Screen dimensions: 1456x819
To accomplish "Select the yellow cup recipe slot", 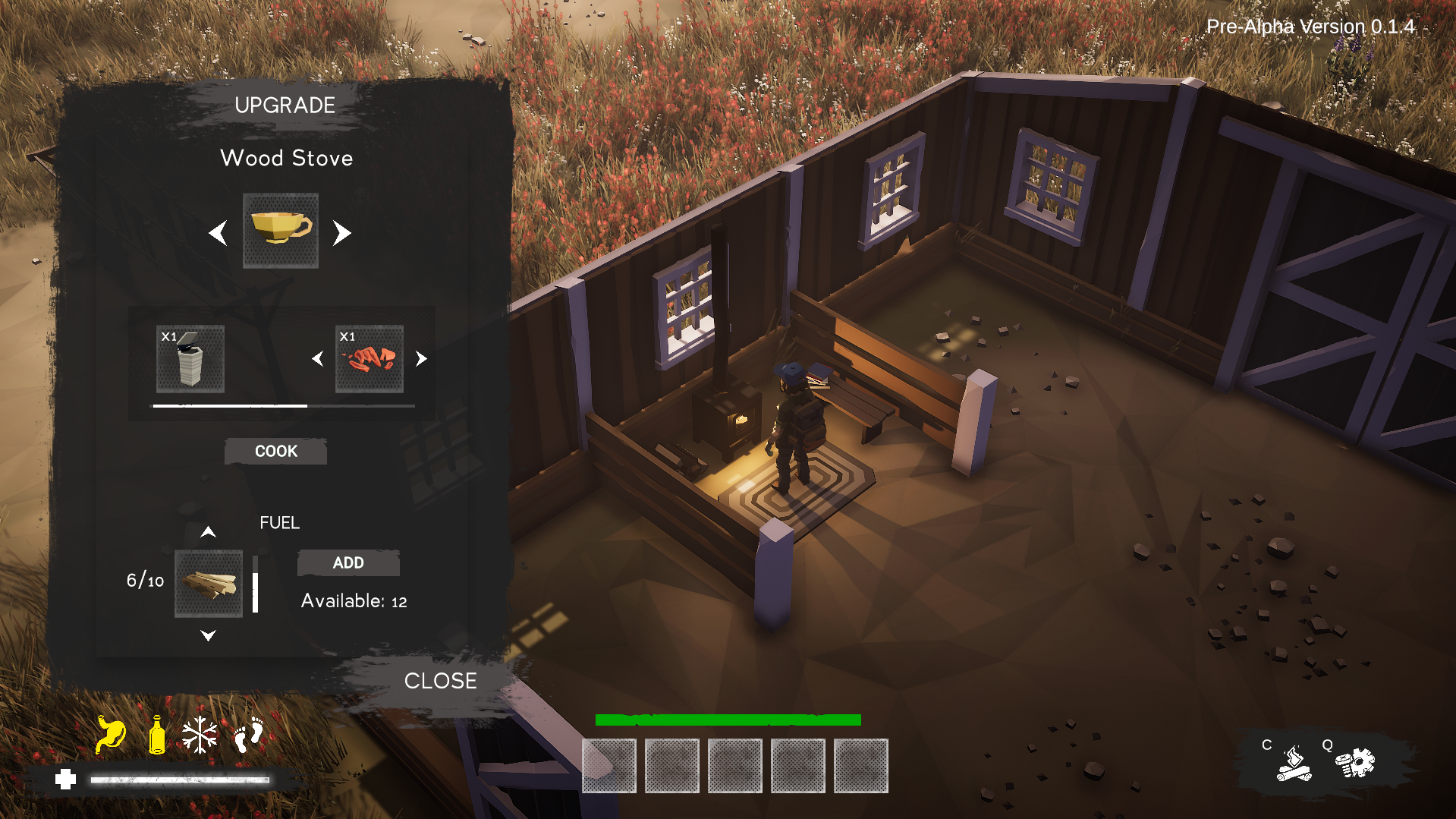I will point(281,230).
